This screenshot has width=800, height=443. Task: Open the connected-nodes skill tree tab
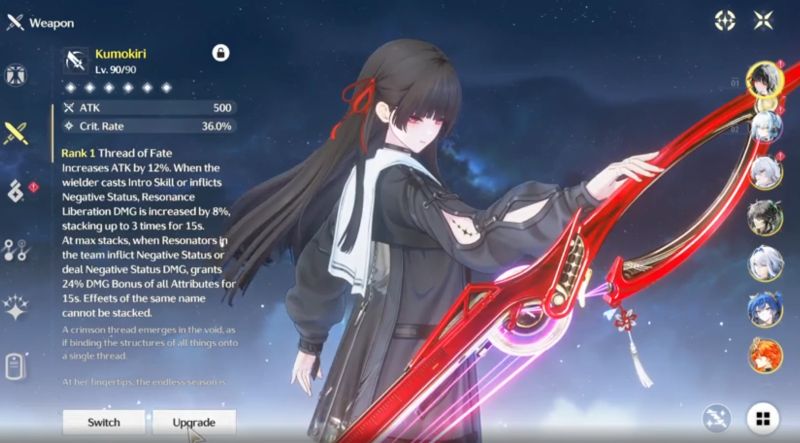16,249
